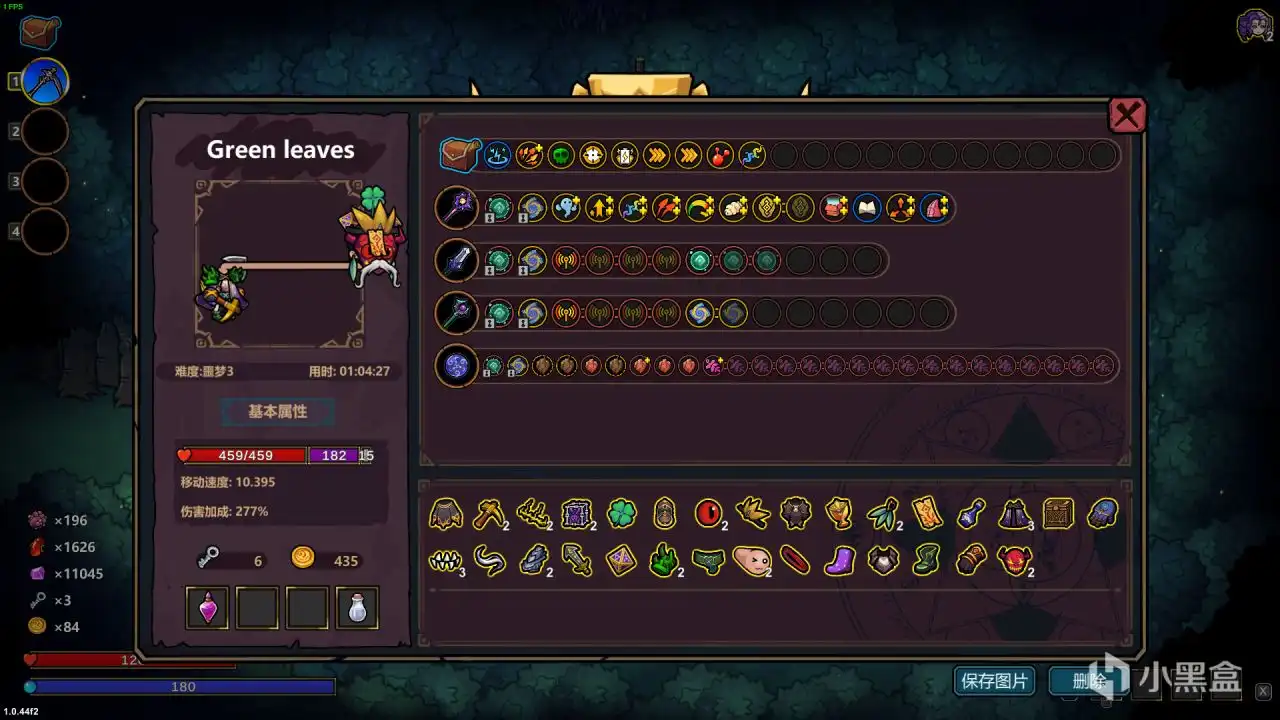Click the 保存图片 button
The width and height of the screenshot is (1280, 720).
[995, 680]
